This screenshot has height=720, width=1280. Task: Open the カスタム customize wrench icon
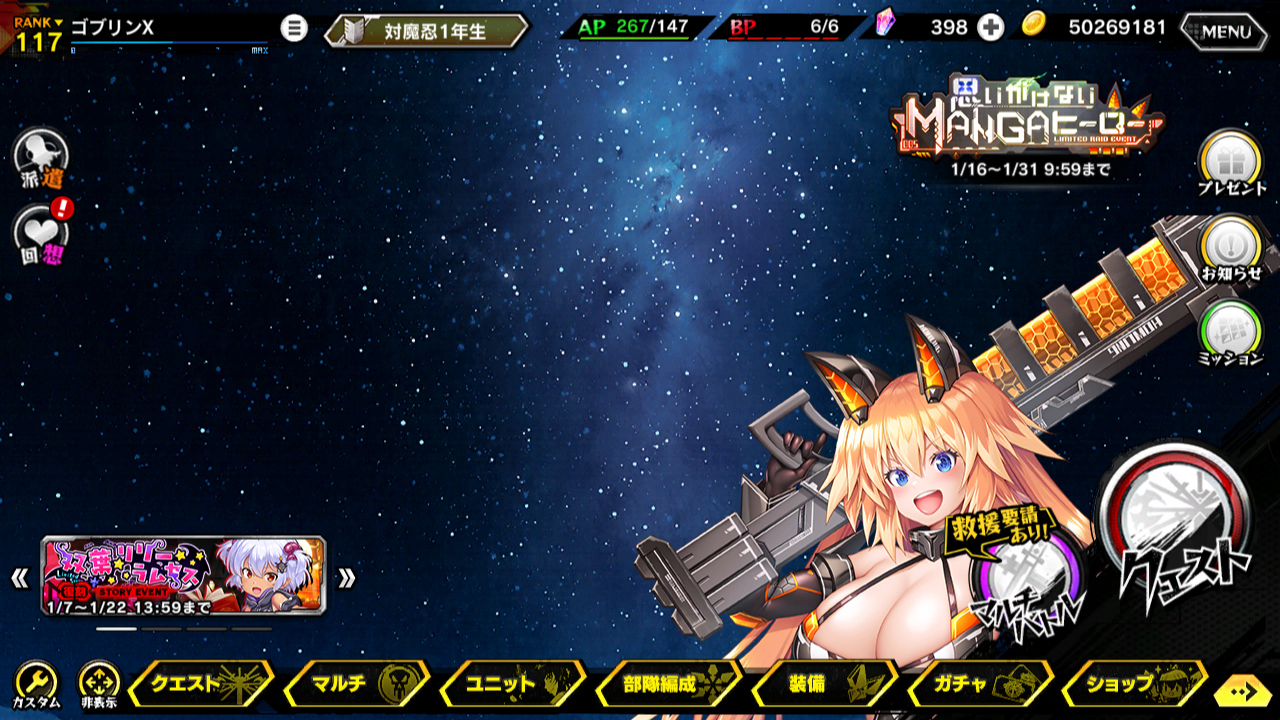pos(36,685)
